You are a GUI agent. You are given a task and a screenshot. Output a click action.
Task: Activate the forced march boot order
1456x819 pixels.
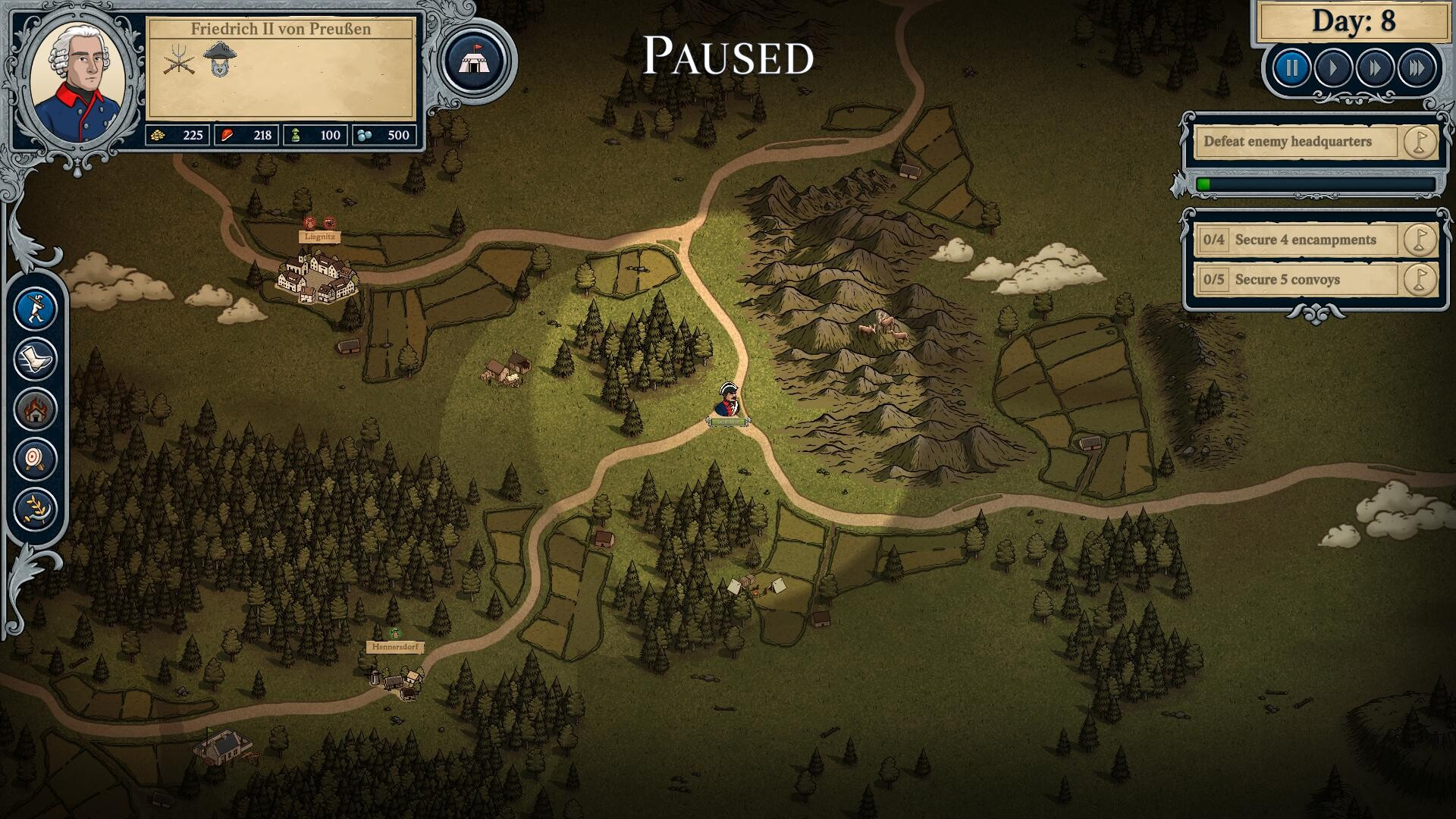[36, 359]
